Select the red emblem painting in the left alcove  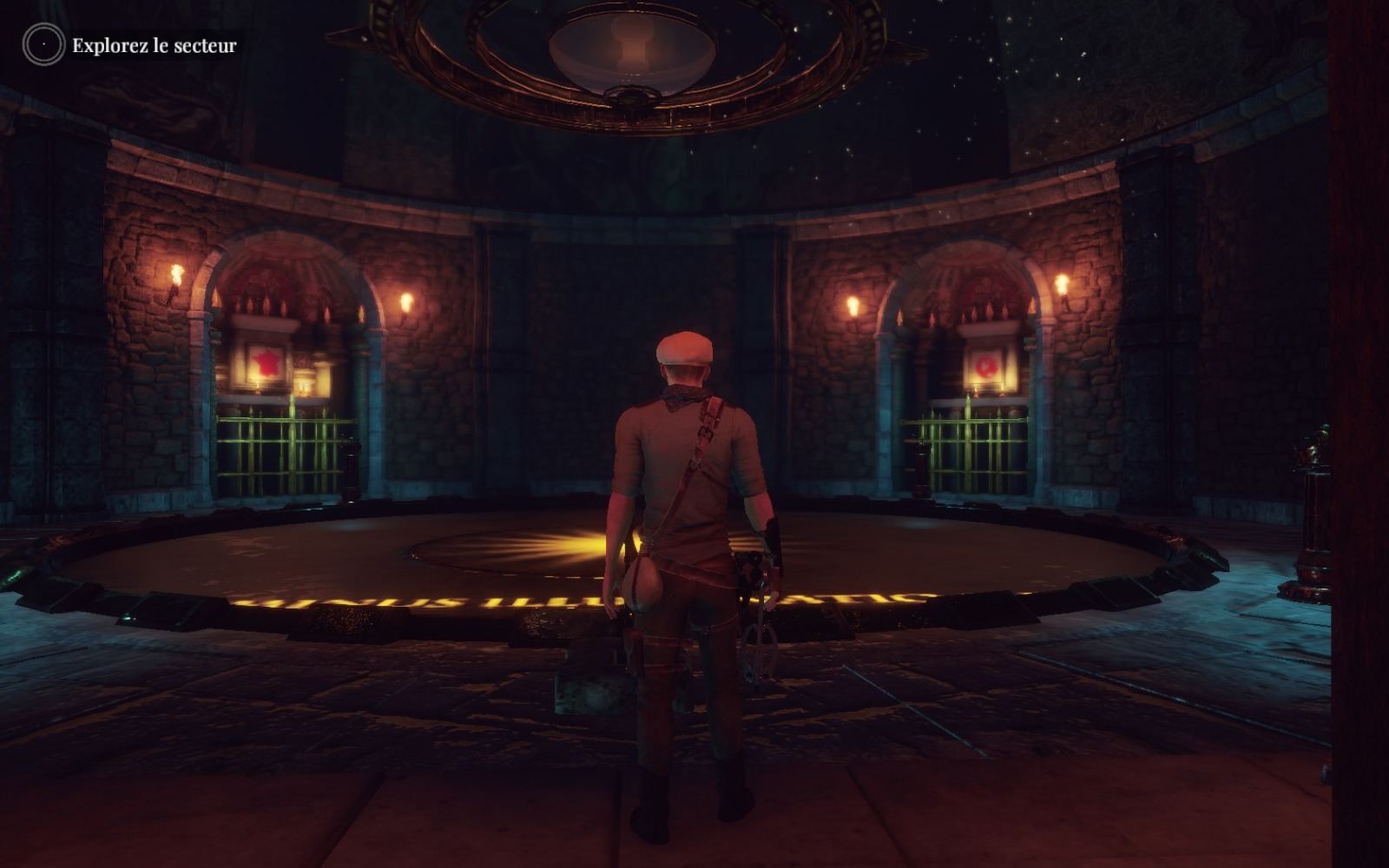(266, 361)
